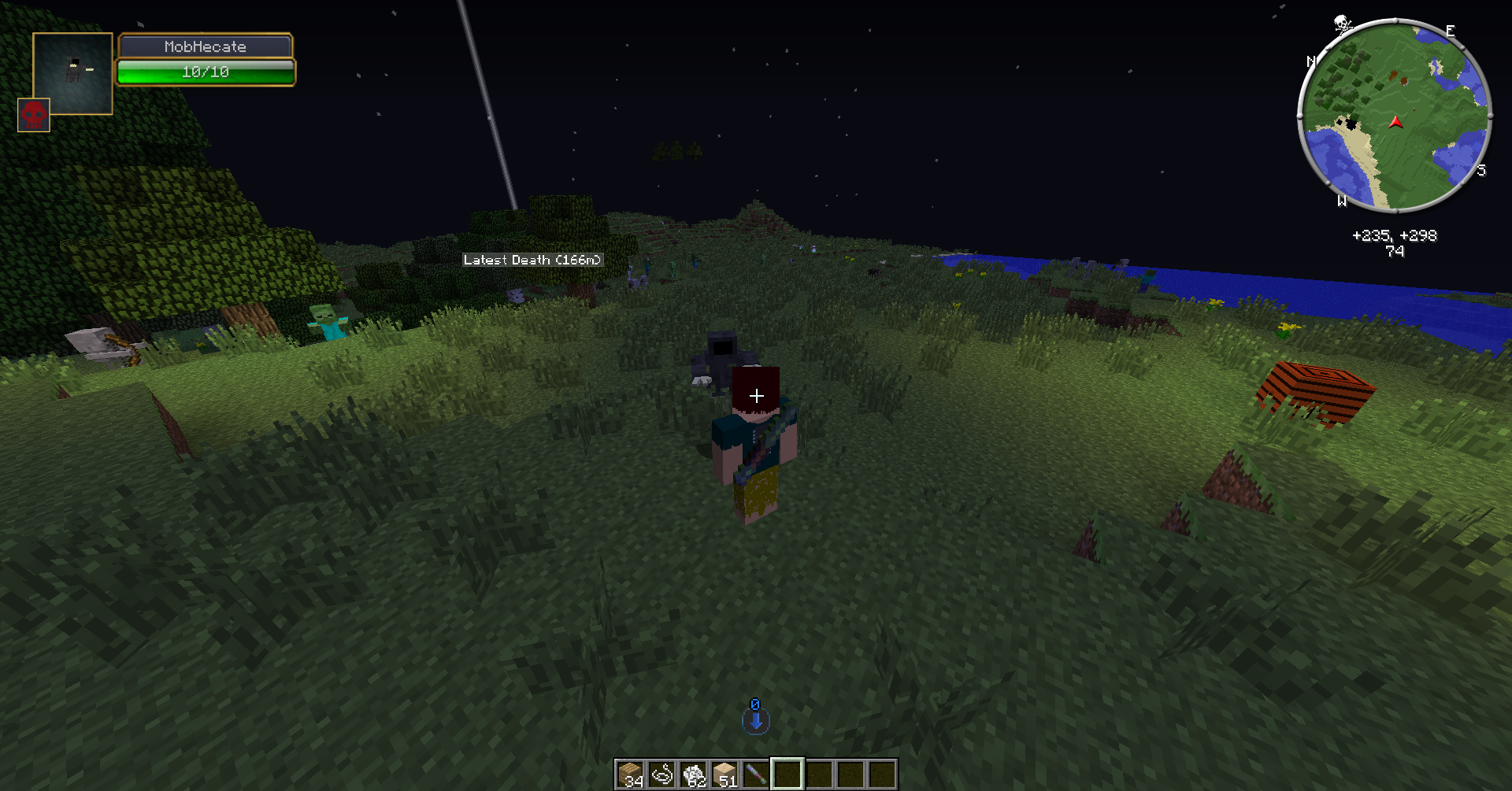Select the MobHecate target portrait

pos(72,73)
